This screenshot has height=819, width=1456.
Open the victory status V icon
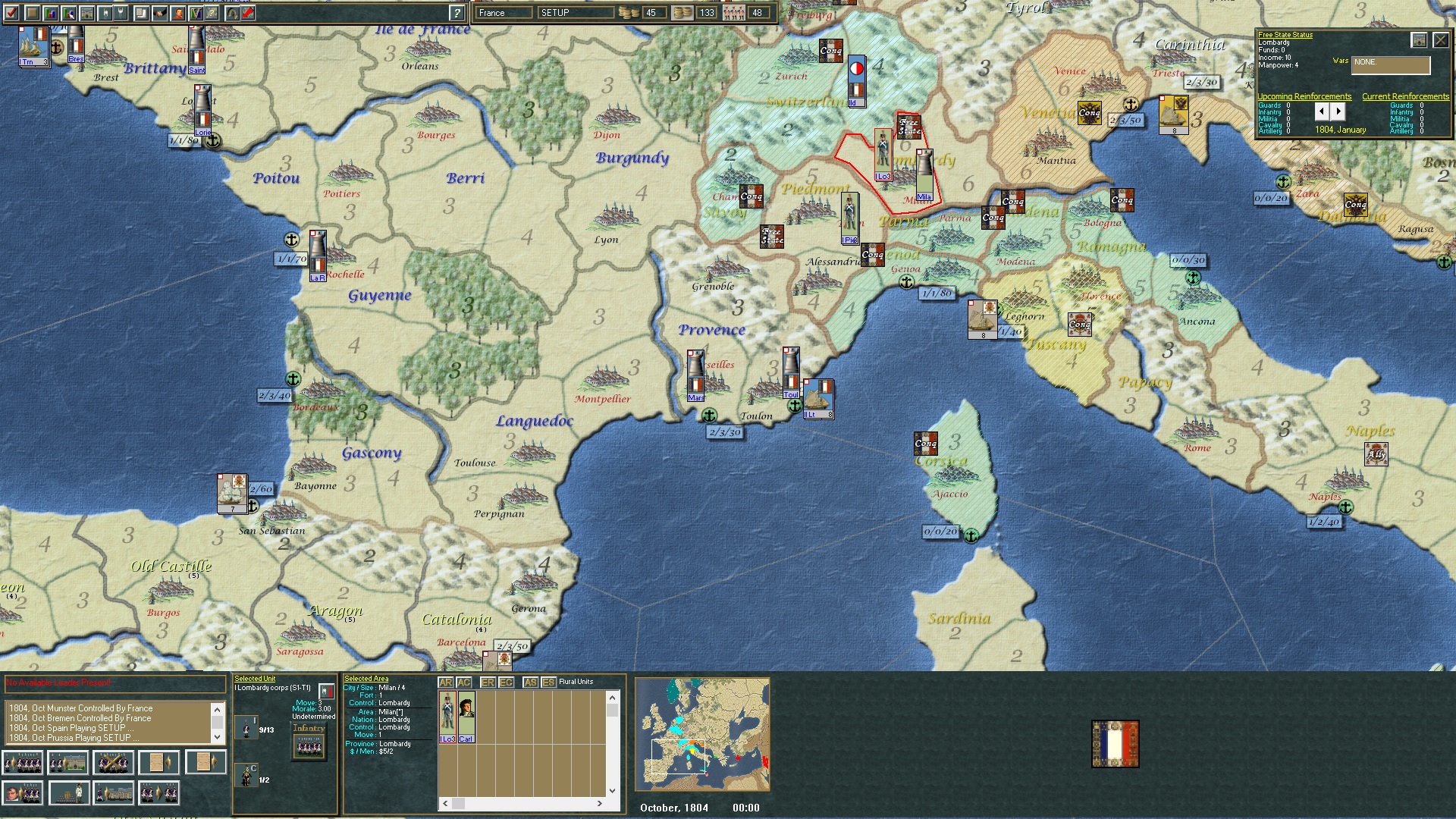coord(195,13)
